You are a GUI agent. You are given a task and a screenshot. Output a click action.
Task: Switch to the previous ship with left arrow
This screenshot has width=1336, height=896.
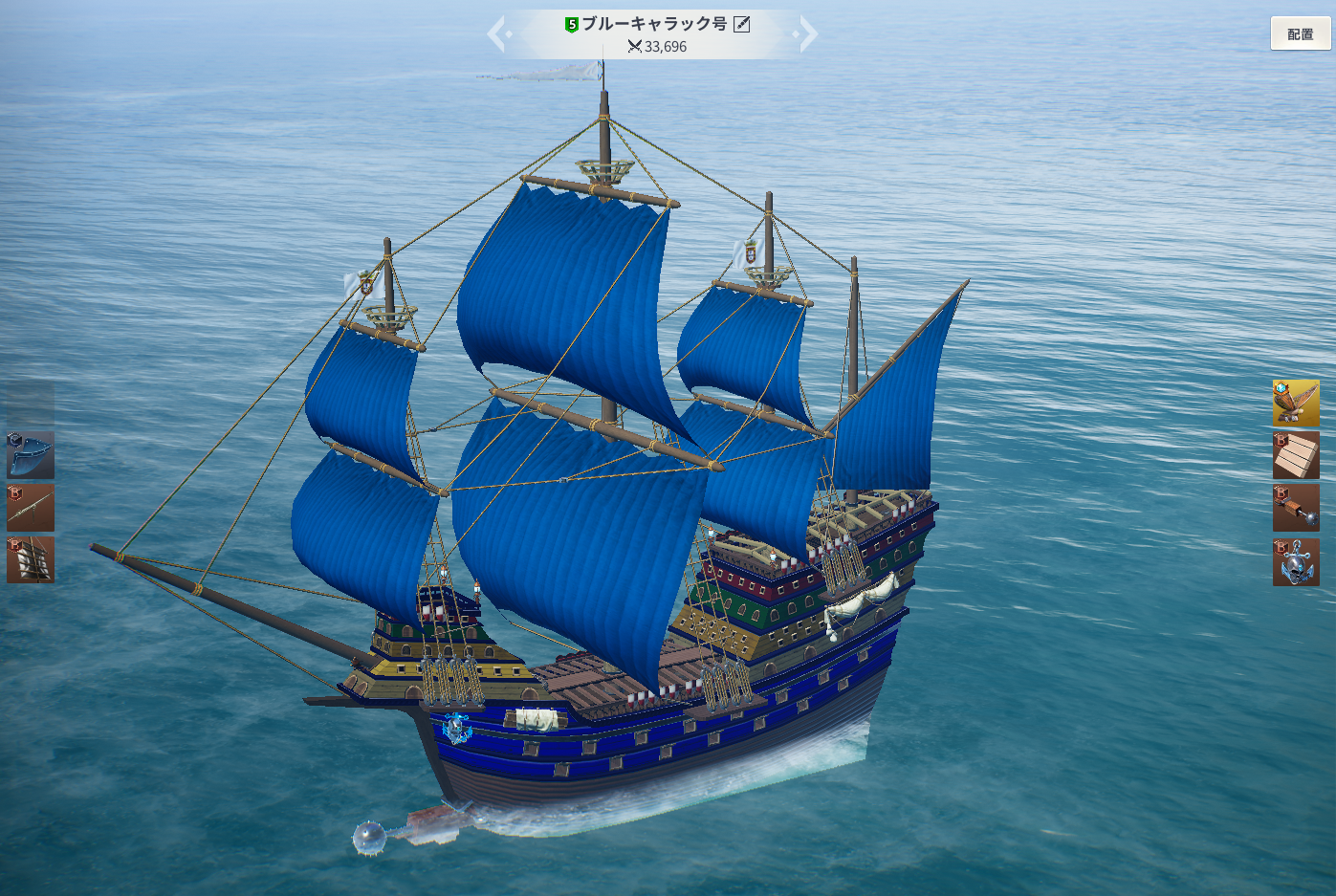click(x=497, y=34)
